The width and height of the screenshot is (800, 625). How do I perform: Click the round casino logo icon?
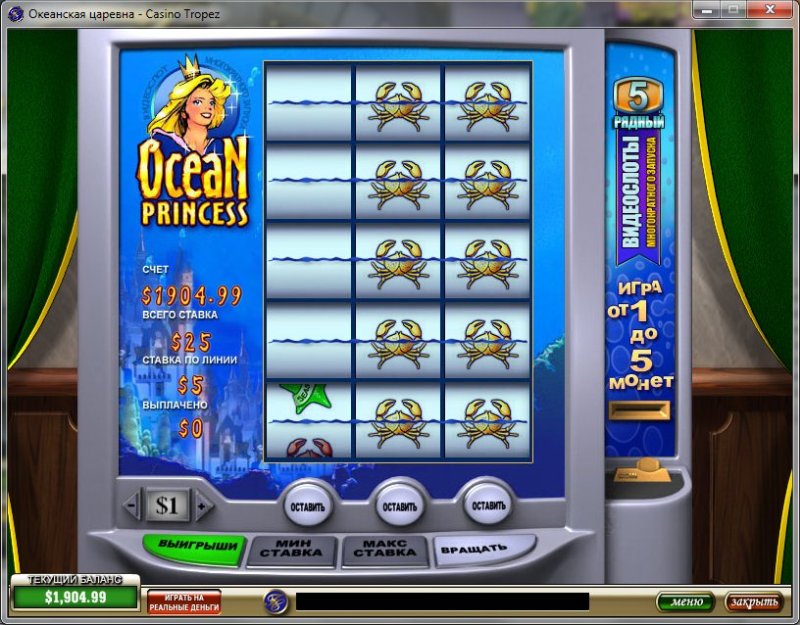pyautogui.click(x=276, y=601)
